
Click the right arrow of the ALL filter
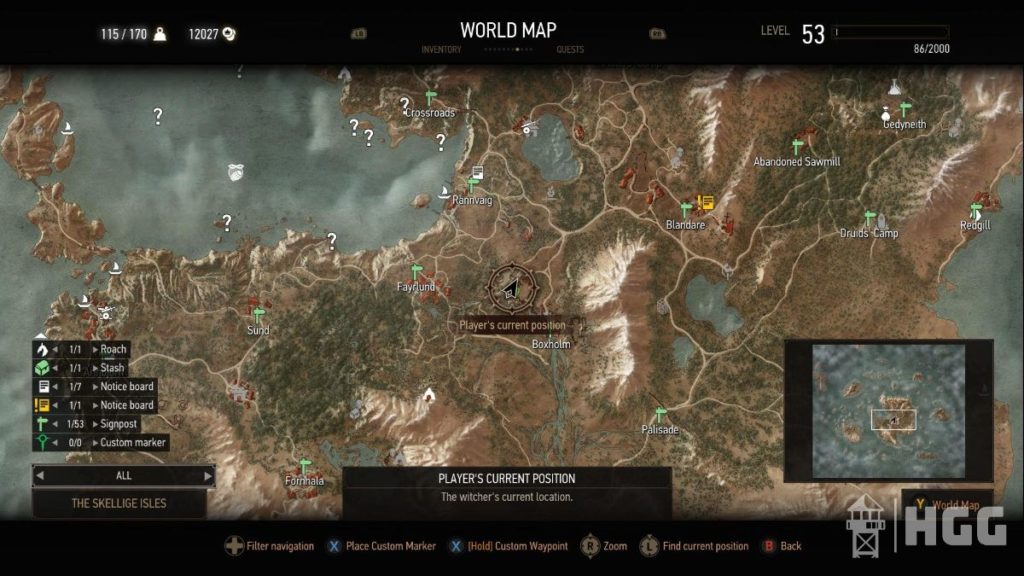[208, 476]
